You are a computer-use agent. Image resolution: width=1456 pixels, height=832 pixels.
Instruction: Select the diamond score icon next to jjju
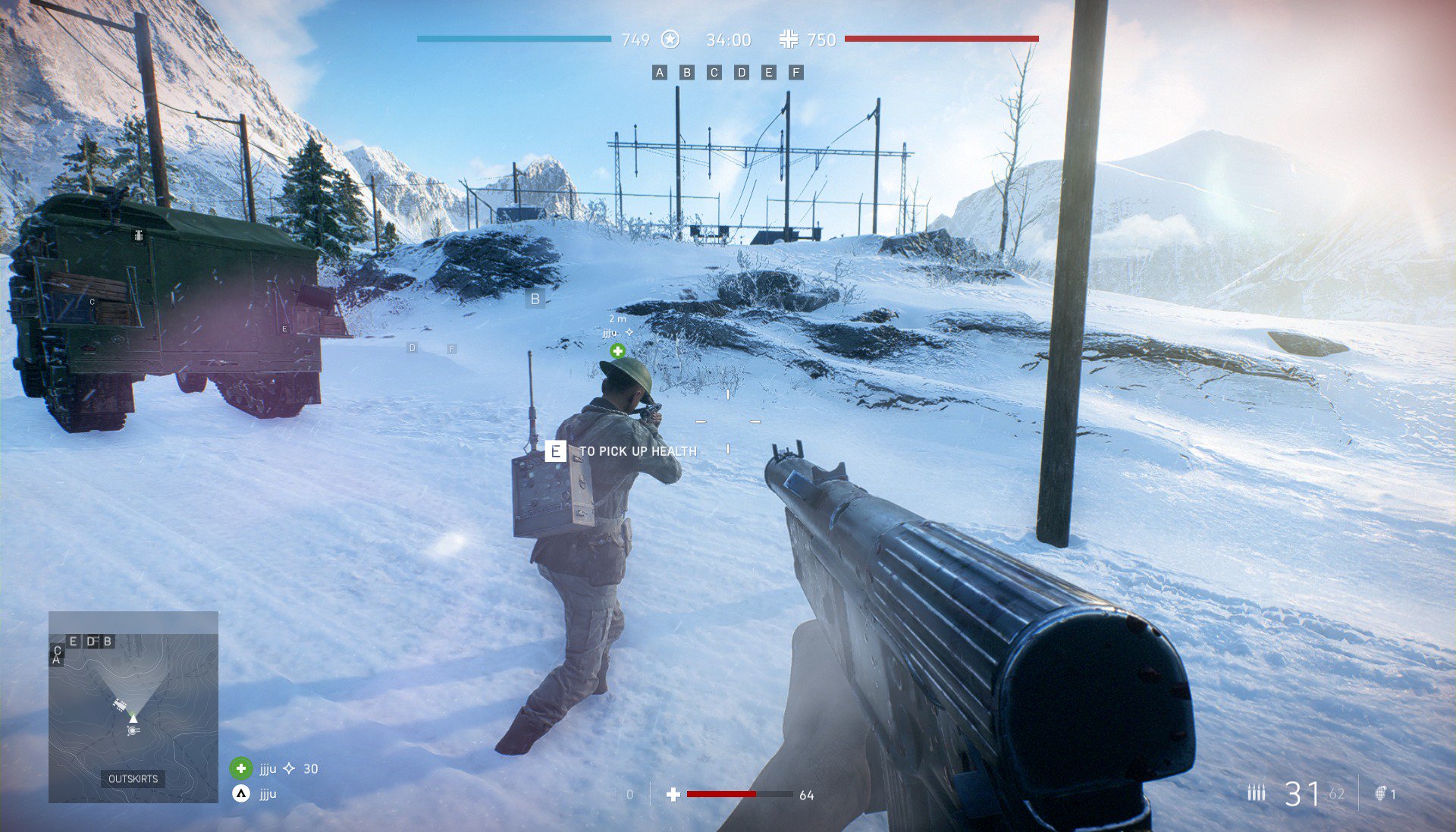288,768
